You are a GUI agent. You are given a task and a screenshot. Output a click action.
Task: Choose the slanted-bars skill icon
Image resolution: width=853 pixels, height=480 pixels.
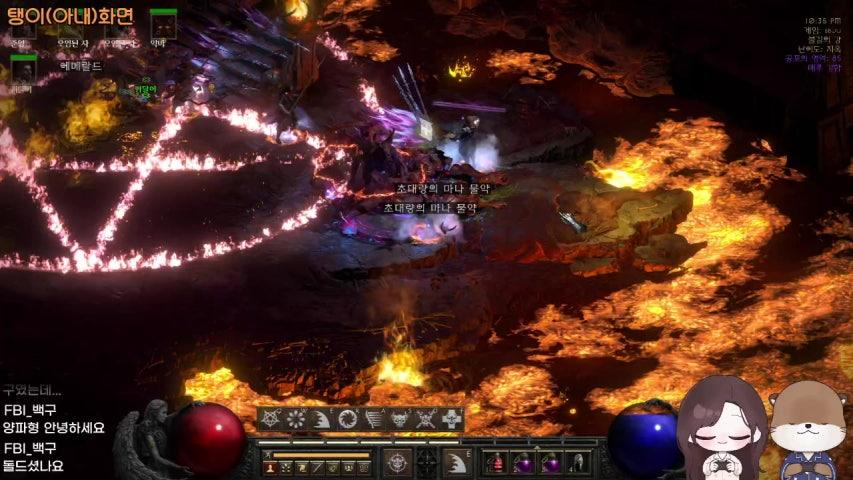coord(374,419)
